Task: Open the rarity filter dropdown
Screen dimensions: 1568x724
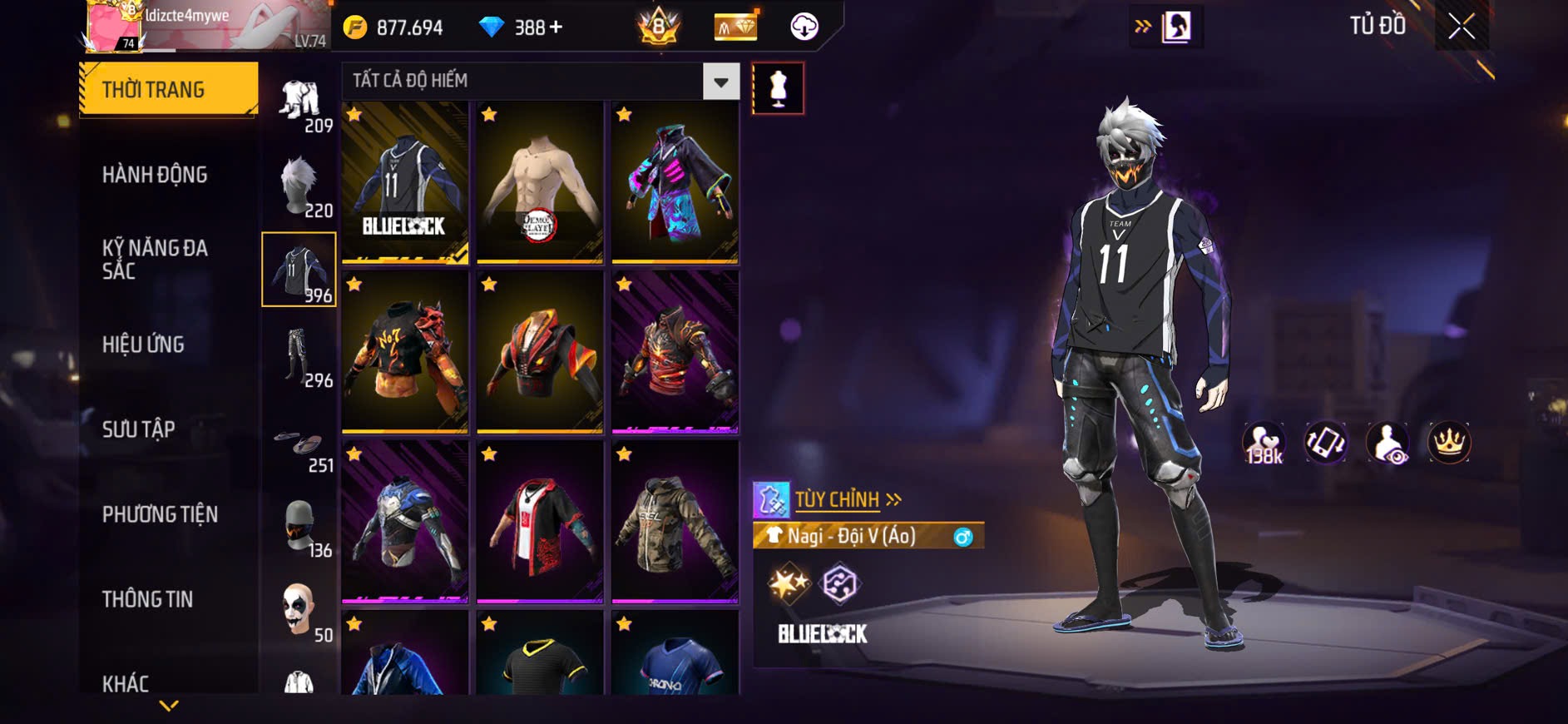Action: pos(720,82)
